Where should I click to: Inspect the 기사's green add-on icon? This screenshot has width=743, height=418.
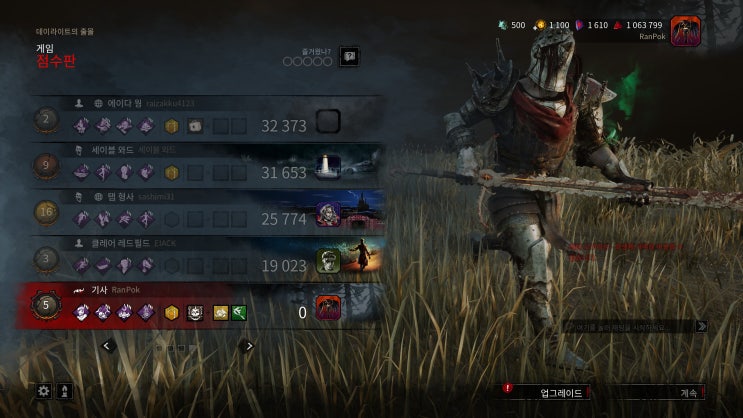[x=239, y=313]
